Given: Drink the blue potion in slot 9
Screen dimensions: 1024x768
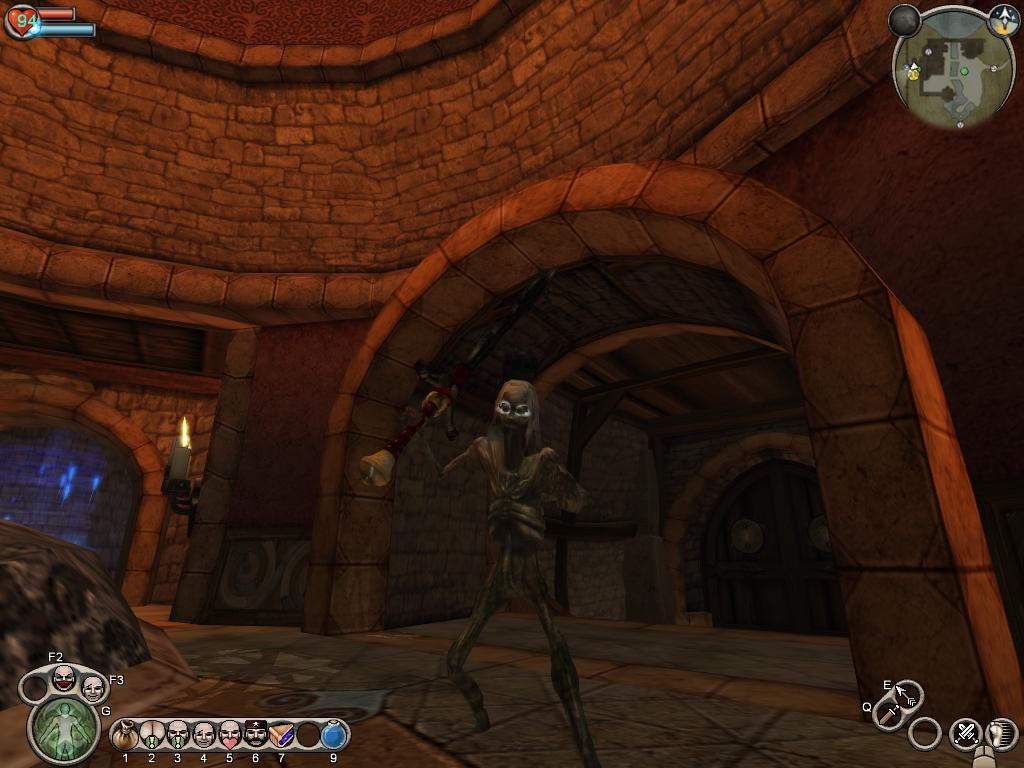Looking at the screenshot, I should tap(334, 736).
